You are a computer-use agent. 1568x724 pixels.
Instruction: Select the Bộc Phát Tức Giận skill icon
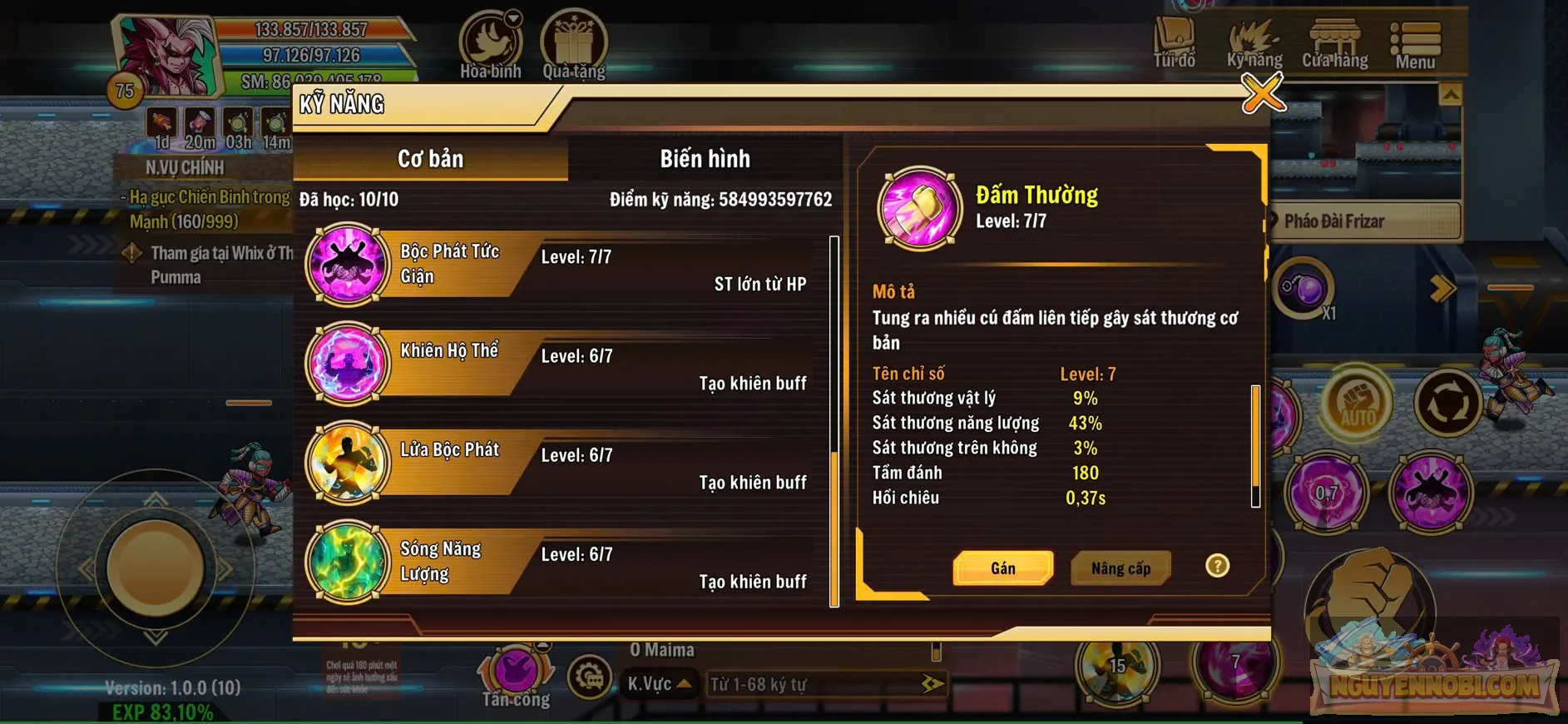pyautogui.click(x=347, y=266)
